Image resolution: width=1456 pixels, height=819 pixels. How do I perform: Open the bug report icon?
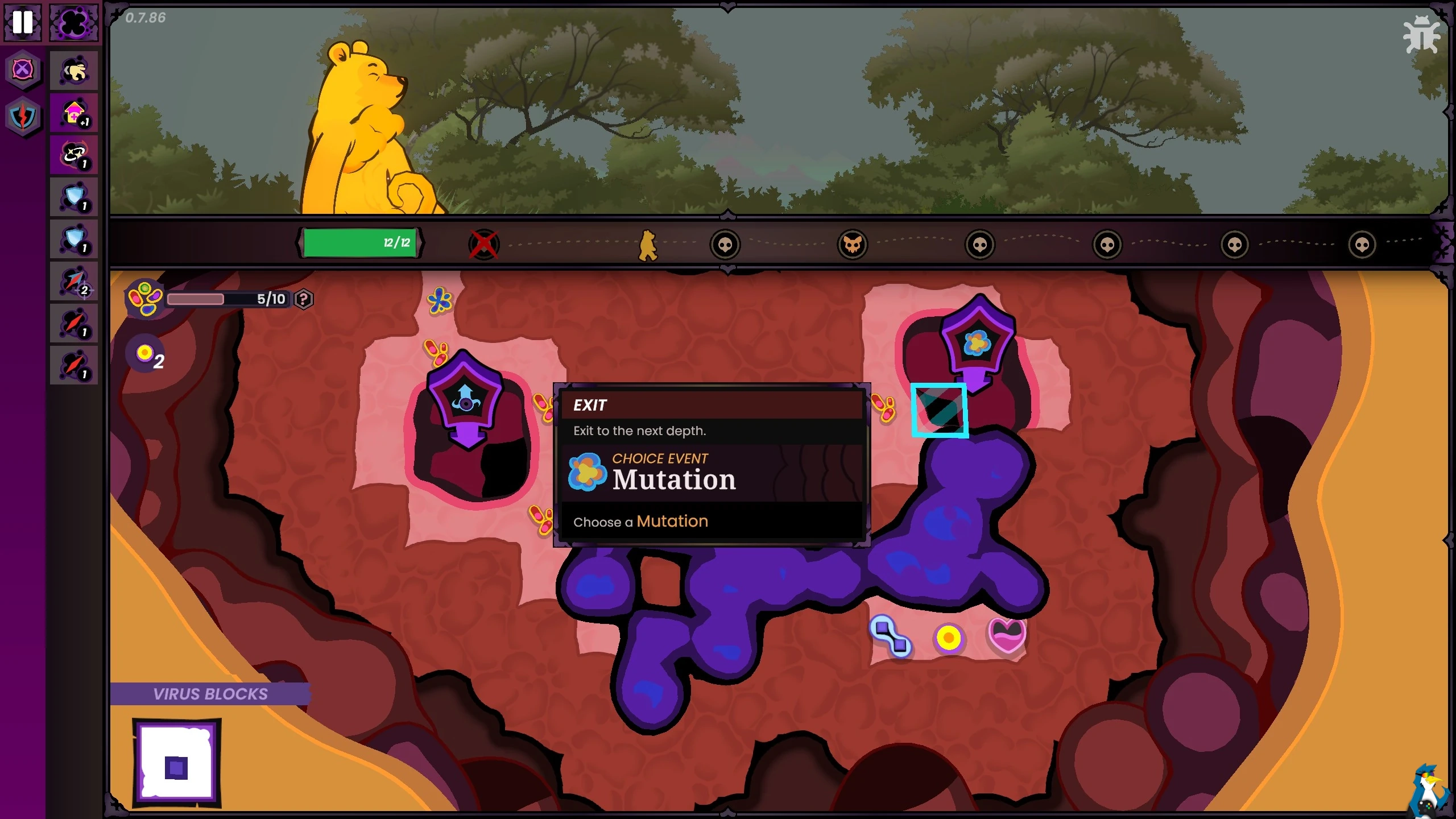click(1421, 35)
